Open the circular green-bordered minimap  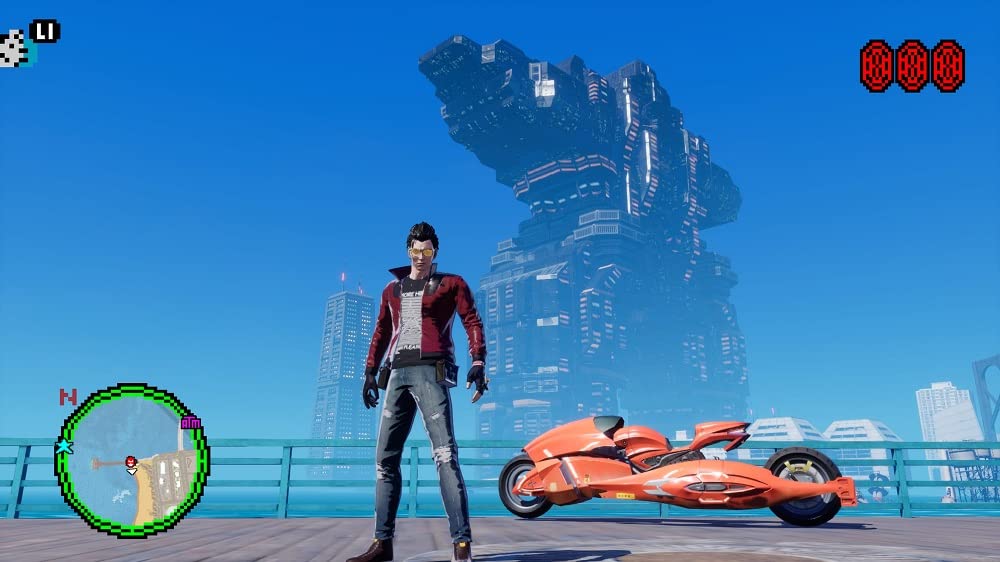[131, 461]
